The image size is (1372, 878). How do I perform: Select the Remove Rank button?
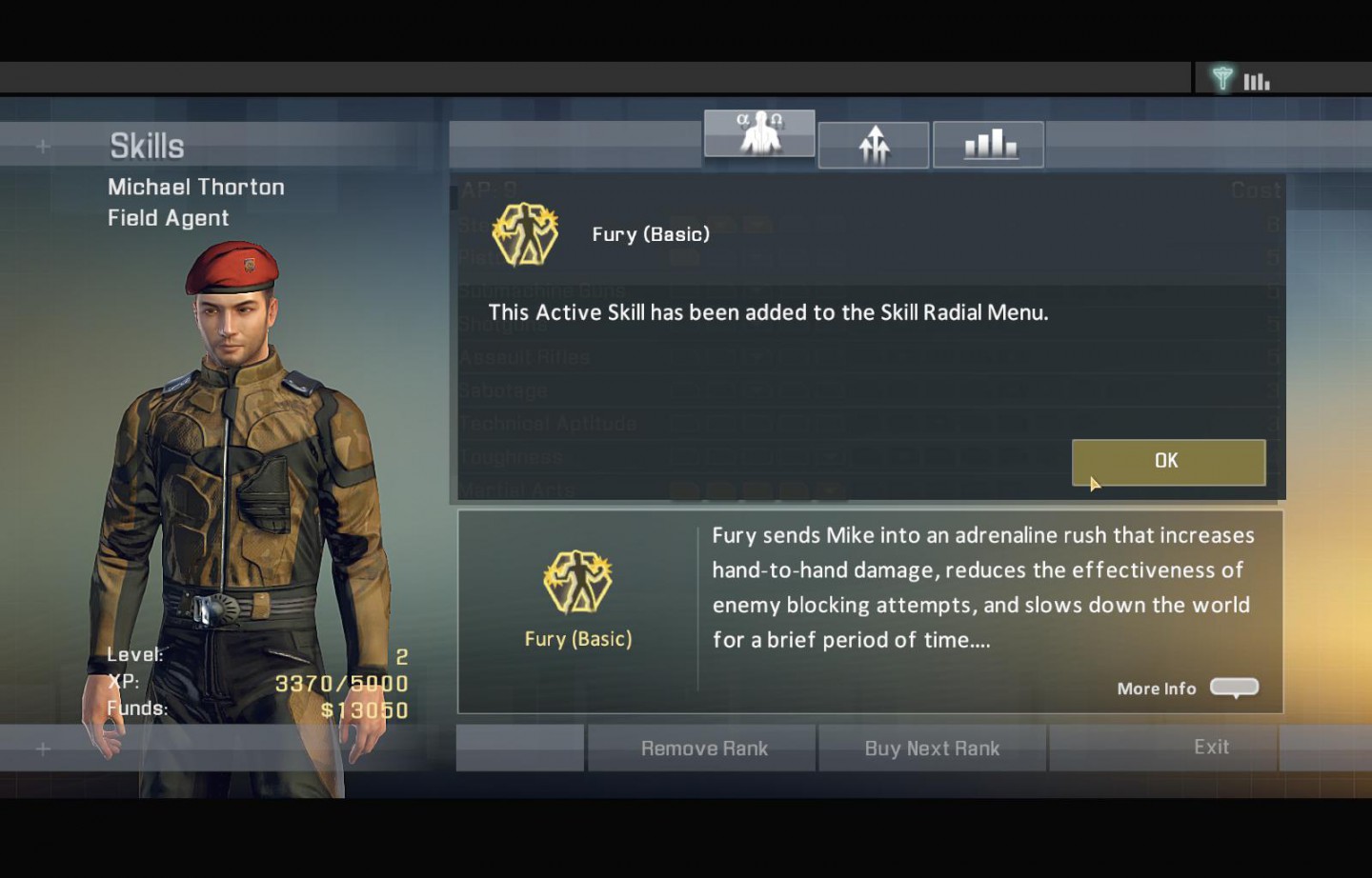point(703,748)
